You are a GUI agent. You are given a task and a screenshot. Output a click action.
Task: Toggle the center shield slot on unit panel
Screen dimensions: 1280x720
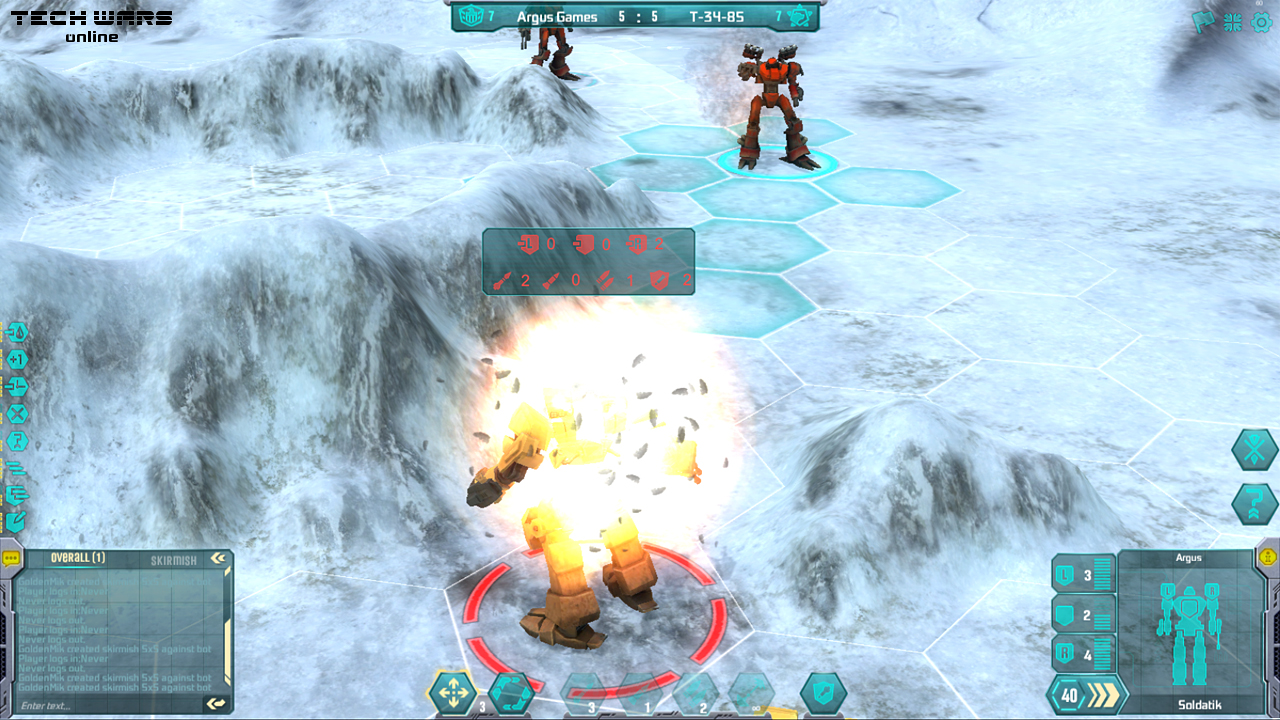pyautogui.click(x=1063, y=614)
